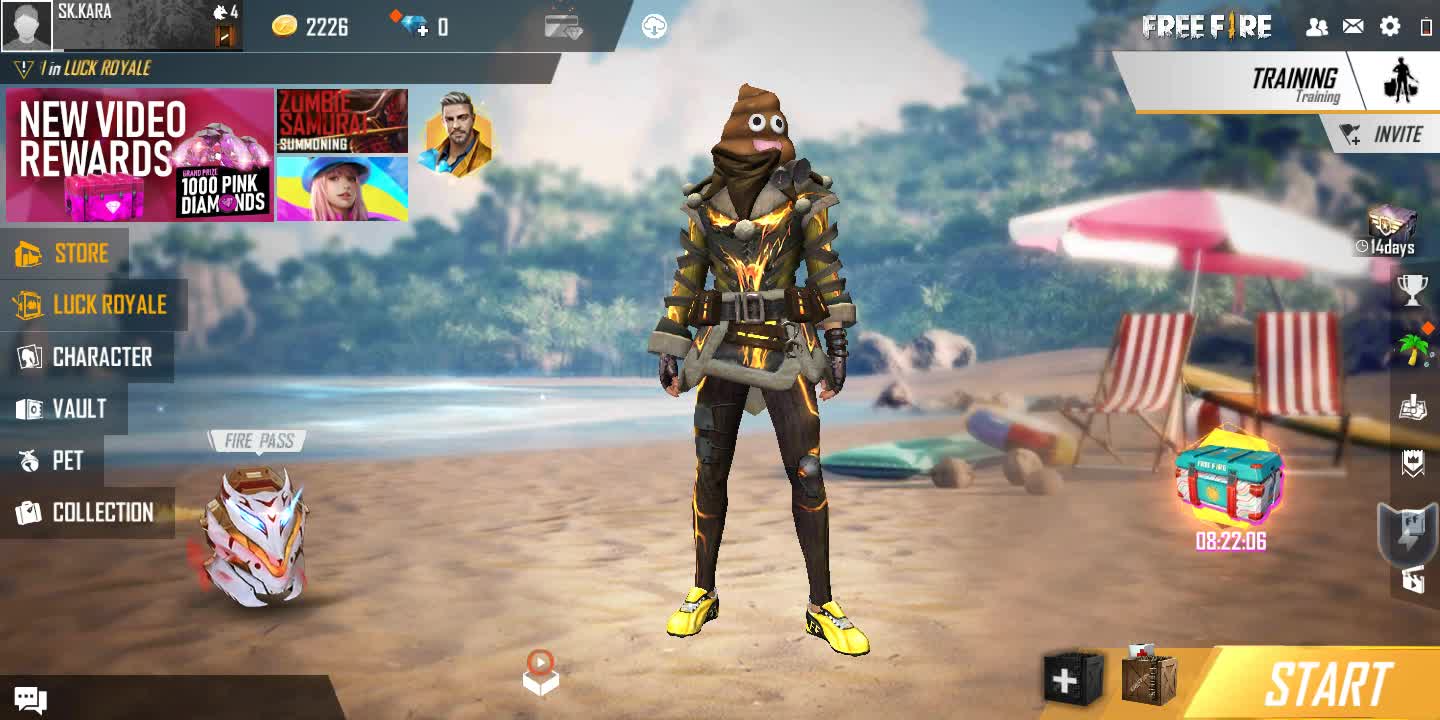Go to the Character menu
The height and width of the screenshot is (720, 1440).
pyautogui.click(x=86, y=357)
